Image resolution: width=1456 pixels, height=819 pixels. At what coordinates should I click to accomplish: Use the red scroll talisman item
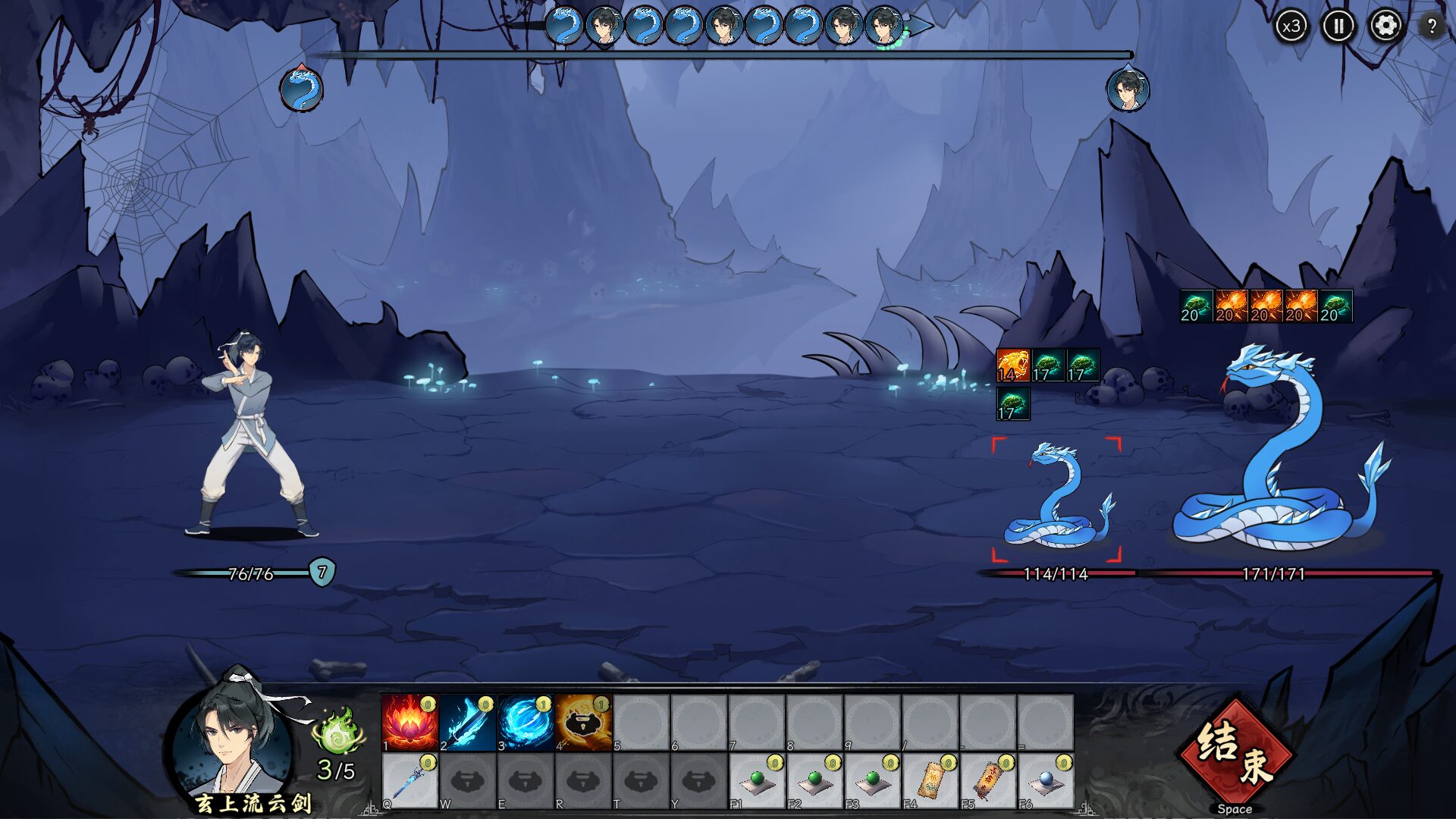(987, 781)
